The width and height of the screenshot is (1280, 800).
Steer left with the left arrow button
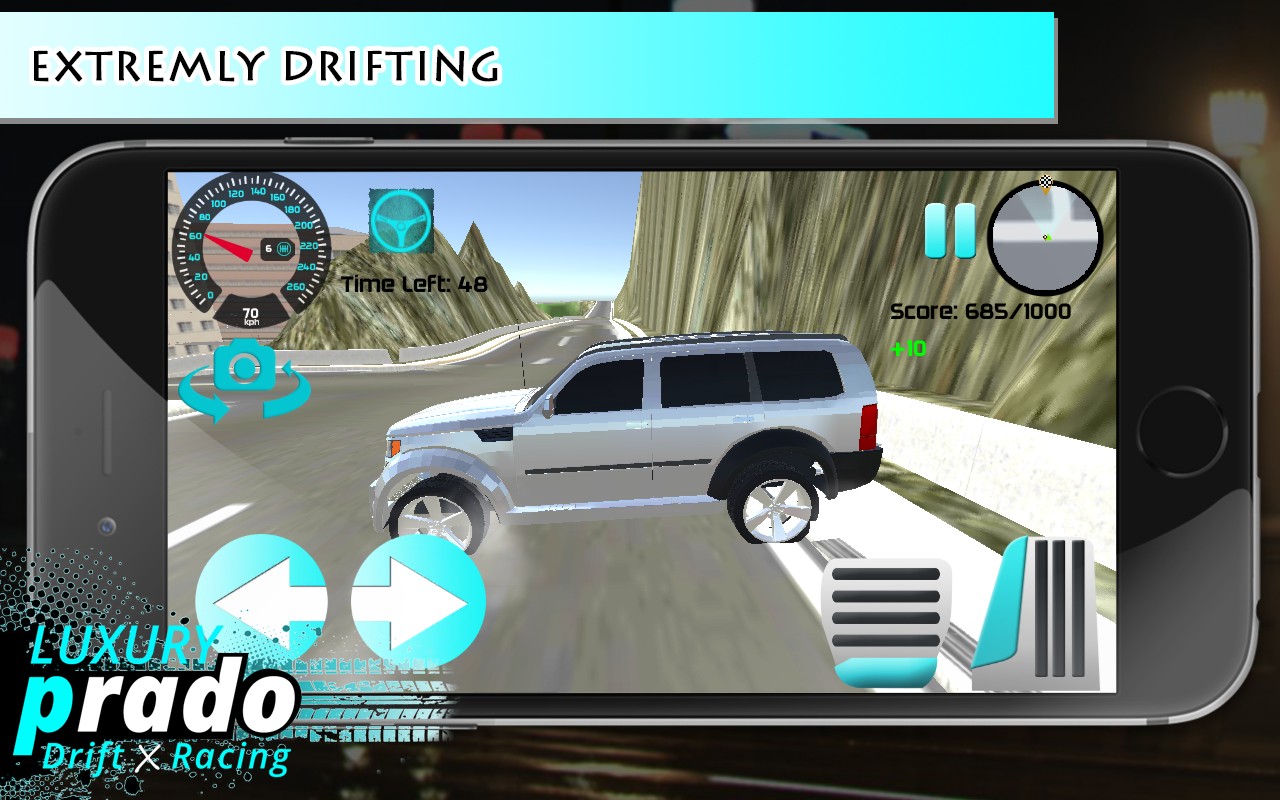(x=262, y=601)
